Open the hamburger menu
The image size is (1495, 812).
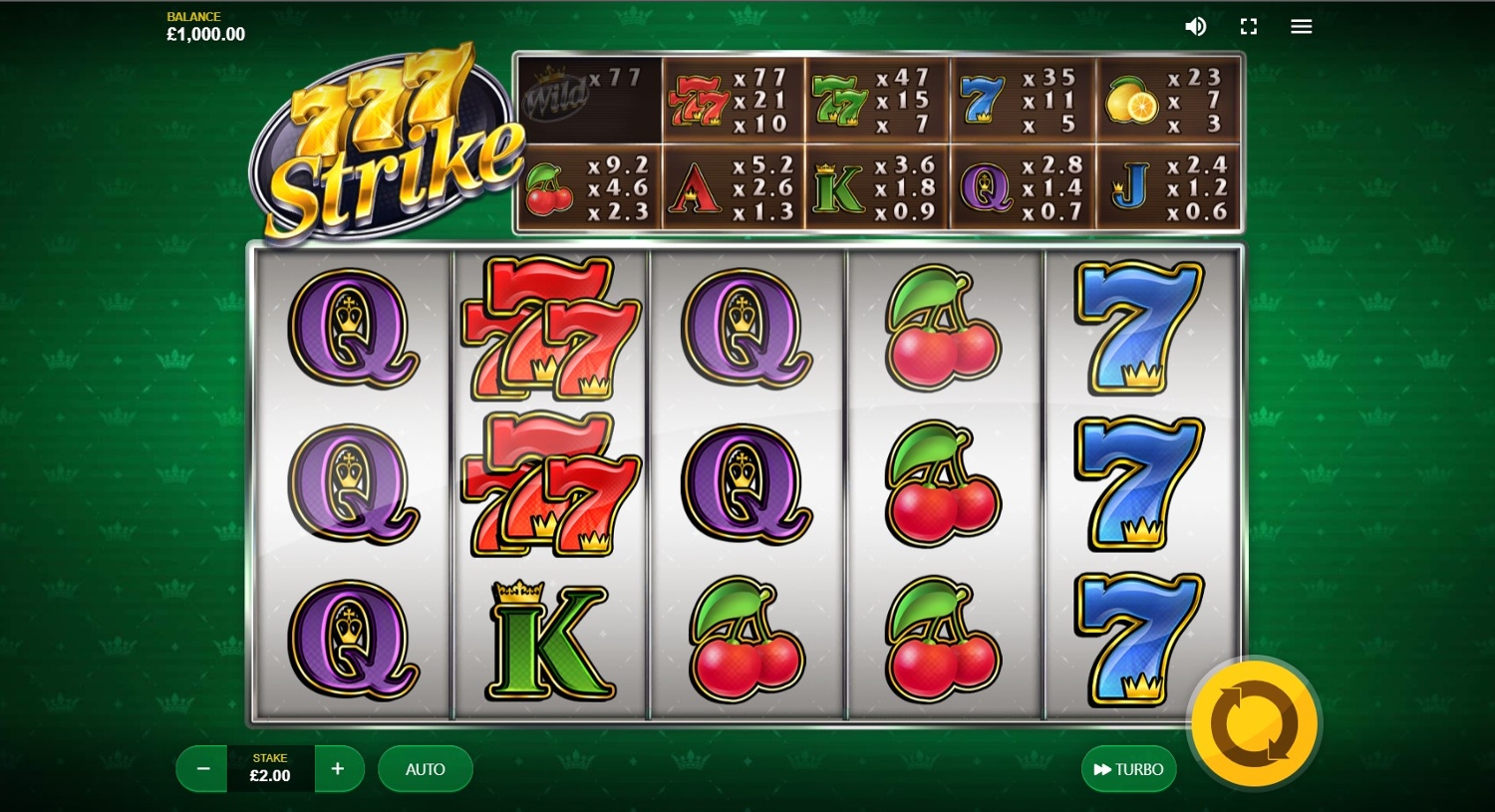click(1302, 27)
